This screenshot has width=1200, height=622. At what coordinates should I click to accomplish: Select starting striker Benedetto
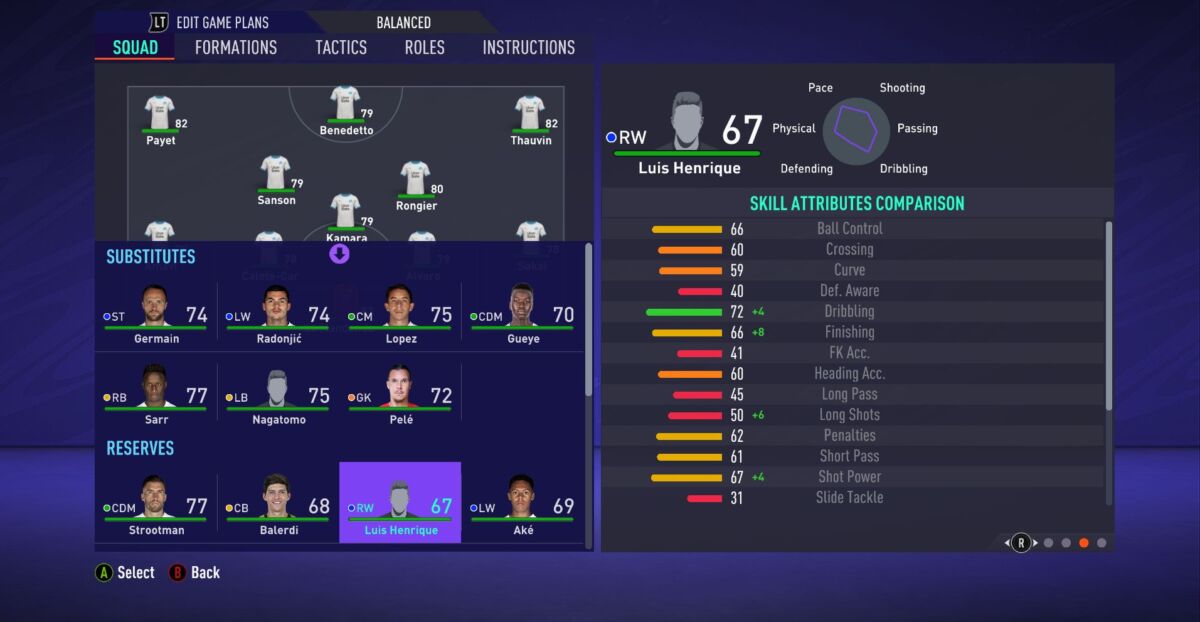[345, 110]
